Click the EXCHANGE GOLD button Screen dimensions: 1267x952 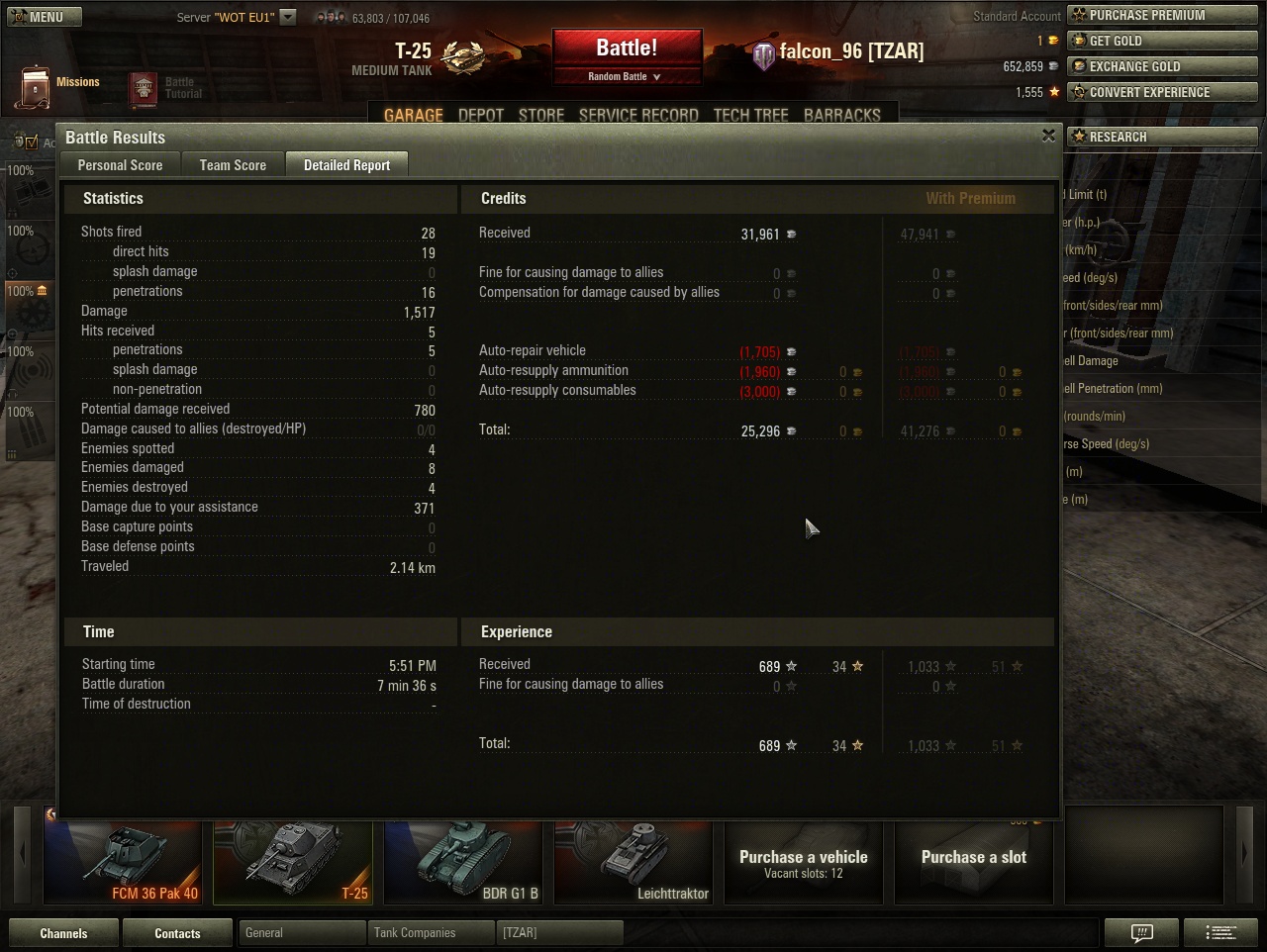click(1161, 66)
